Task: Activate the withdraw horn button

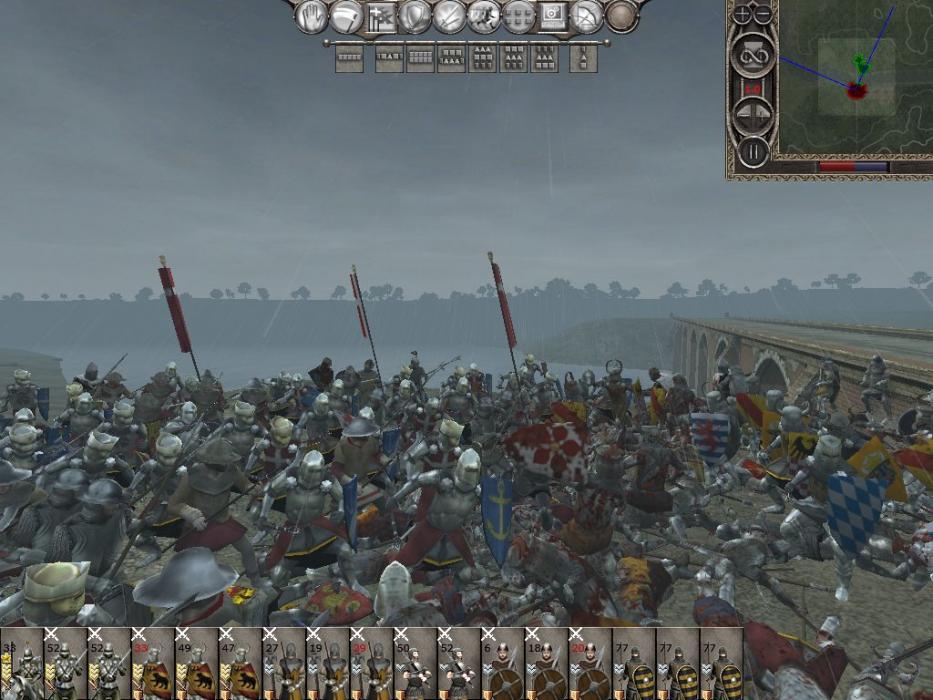Action: tap(347, 16)
